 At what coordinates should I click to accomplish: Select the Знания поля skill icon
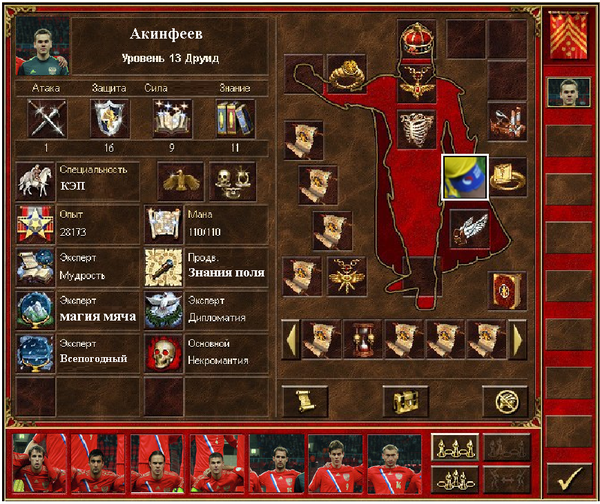163,269
